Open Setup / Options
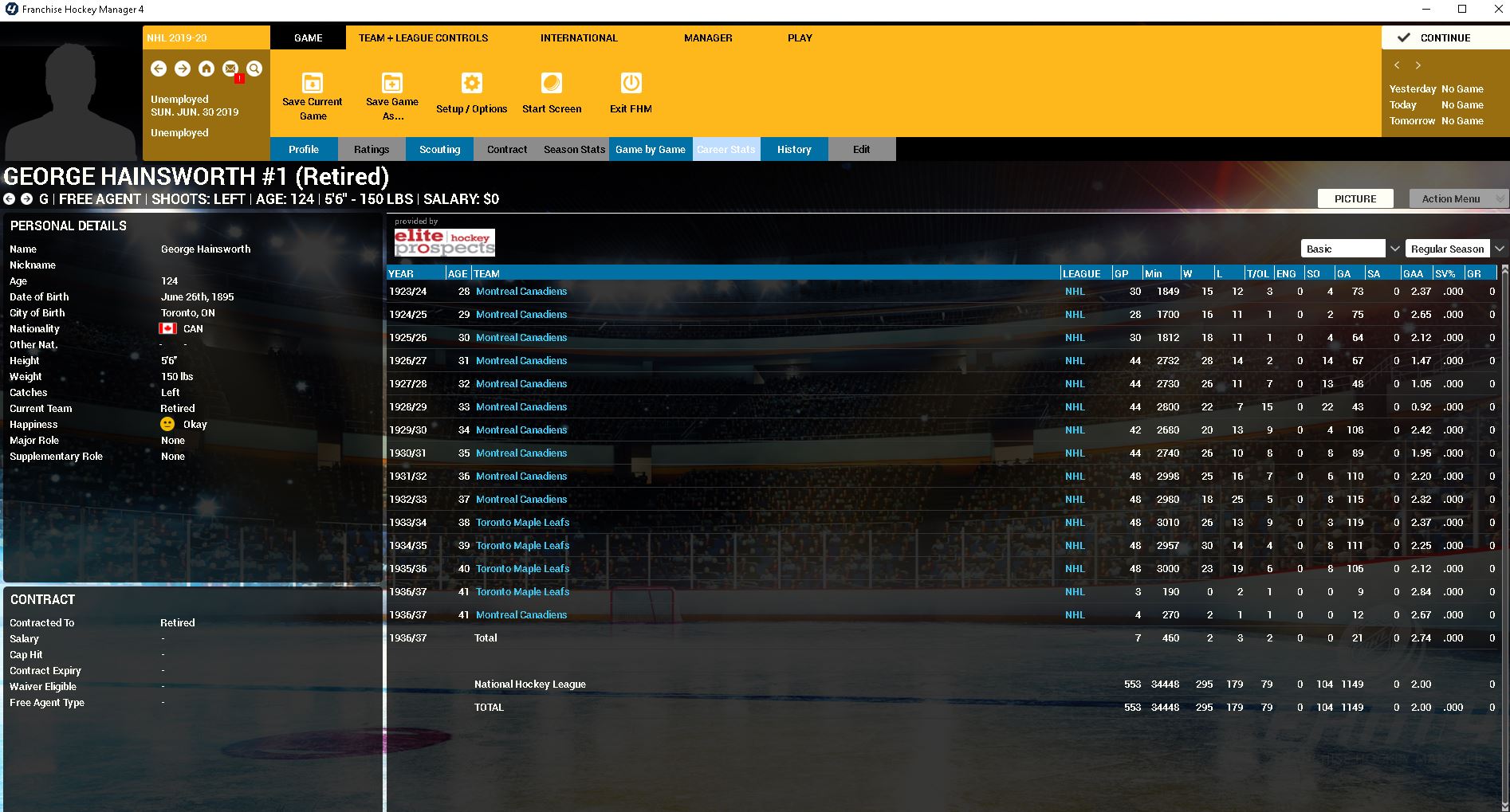Image resolution: width=1510 pixels, height=812 pixels. click(472, 95)
